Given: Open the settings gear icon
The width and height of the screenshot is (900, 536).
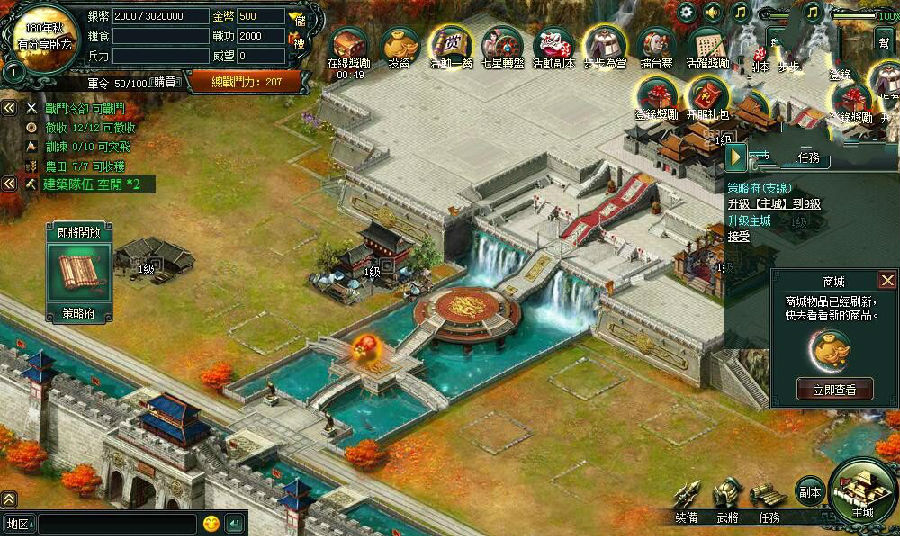Looking at the screenshot, I should point(687,12).
